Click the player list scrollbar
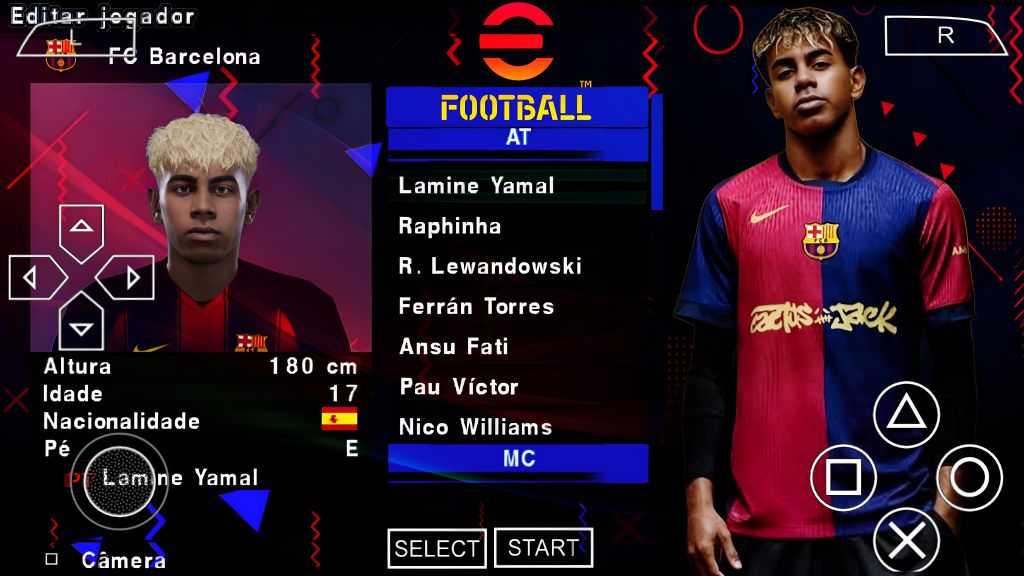The width and height of the screenshot is (1024, 576). click(657, 152)
